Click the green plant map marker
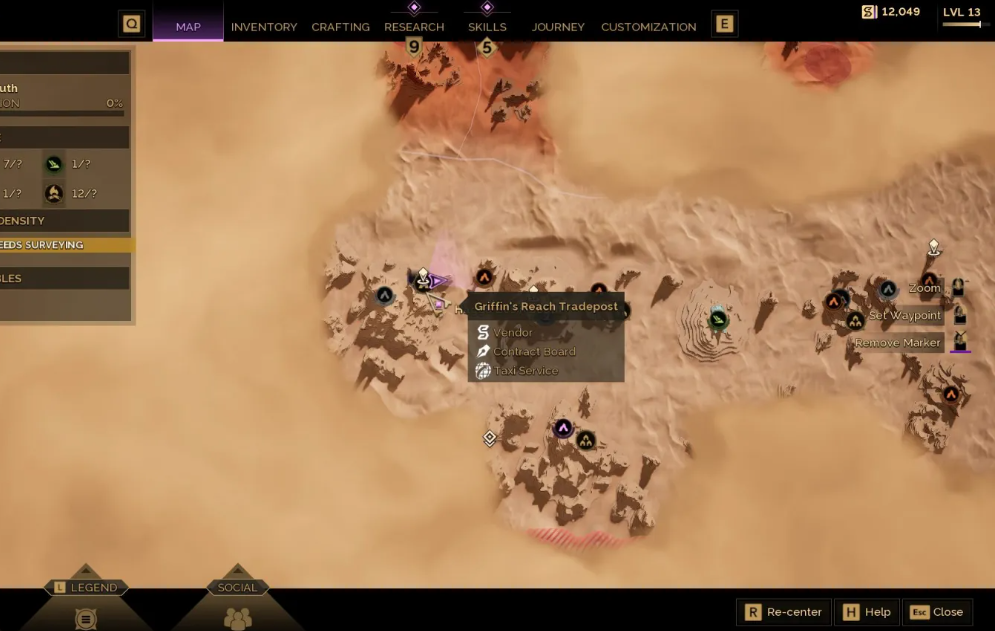Viewport: 995px width, 631px height. coord(718,320)
